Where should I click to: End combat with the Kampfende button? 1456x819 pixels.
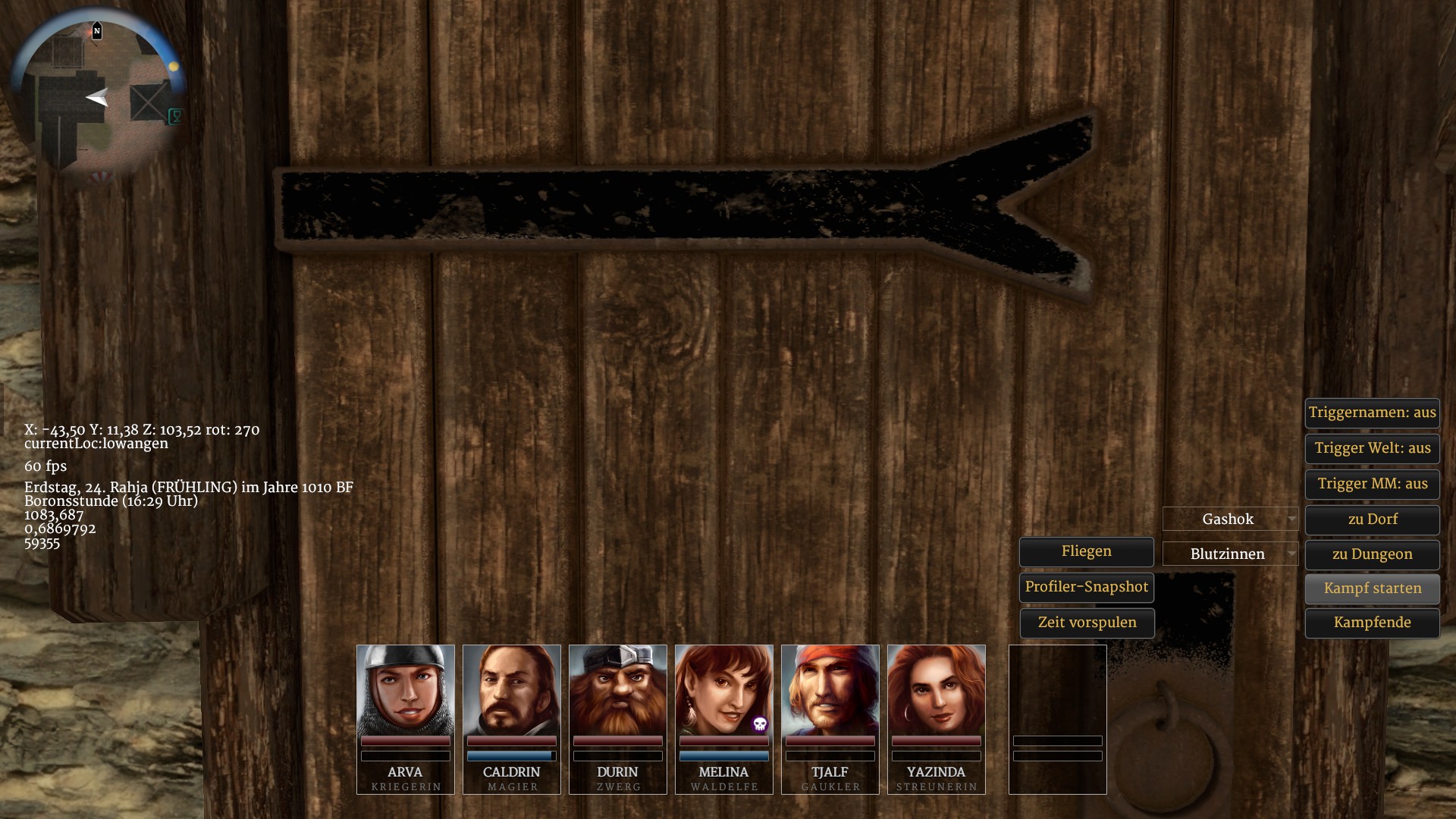click(x=1372, y=623)
